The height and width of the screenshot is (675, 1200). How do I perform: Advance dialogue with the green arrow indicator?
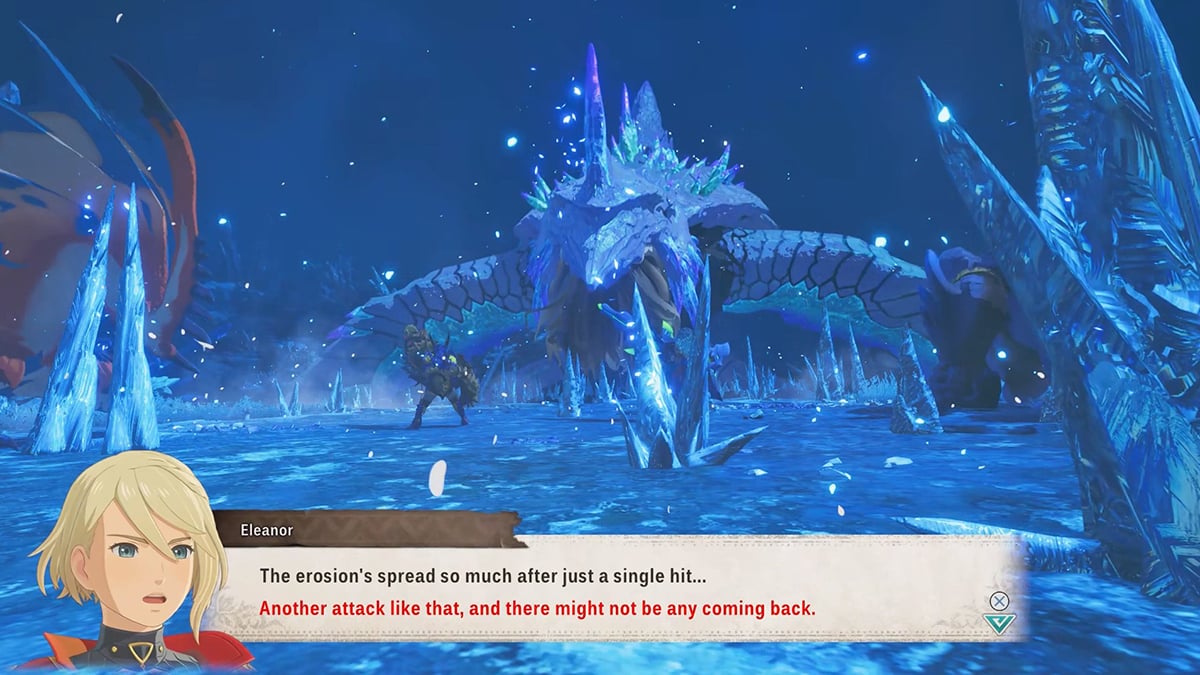998,623
